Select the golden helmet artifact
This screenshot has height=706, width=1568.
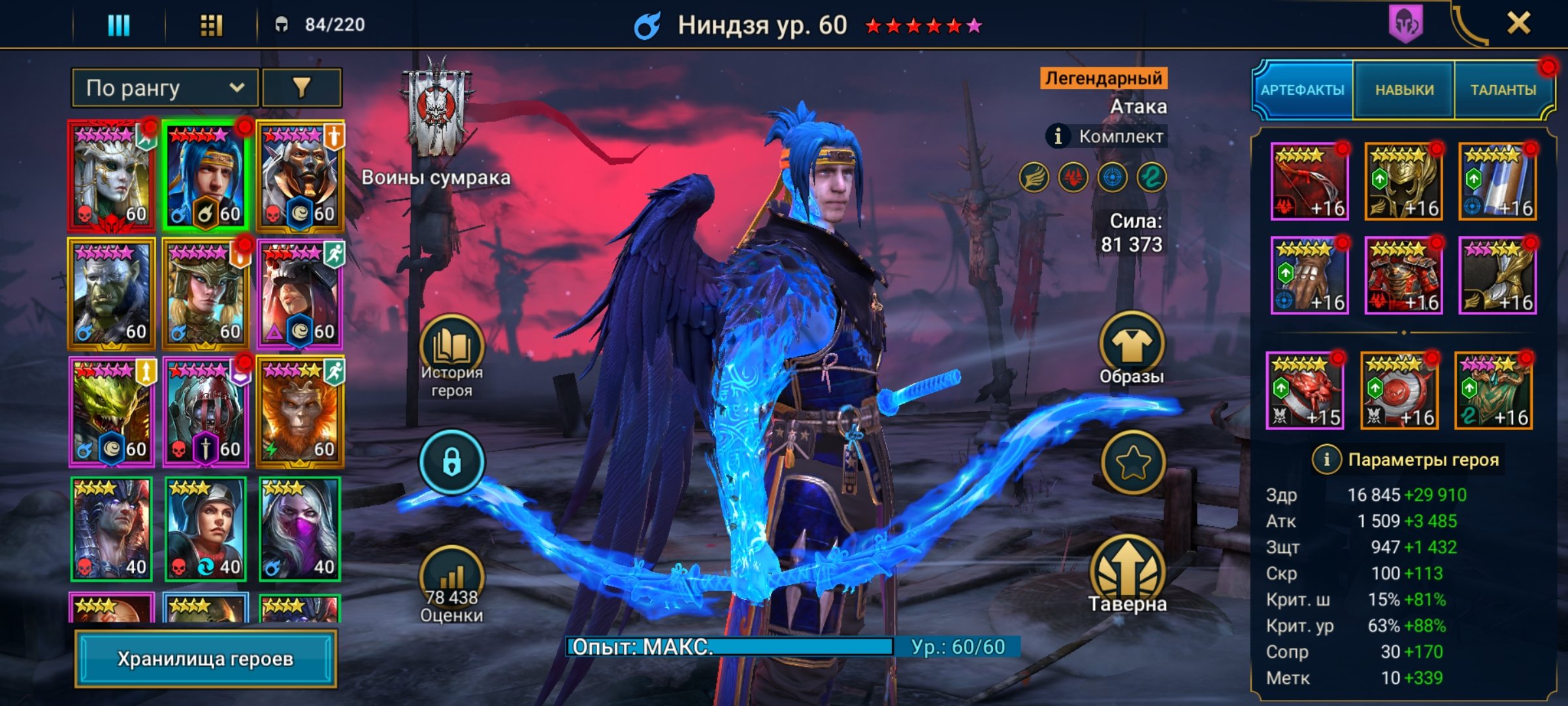coord(1403,181)
